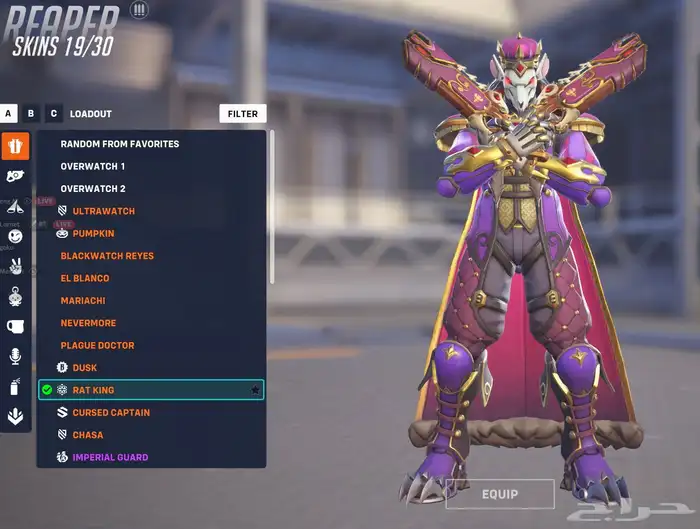This screenshot has width=700, height=529.
Task: Select Random From Favorites
Action: click(x=120, y=144)
